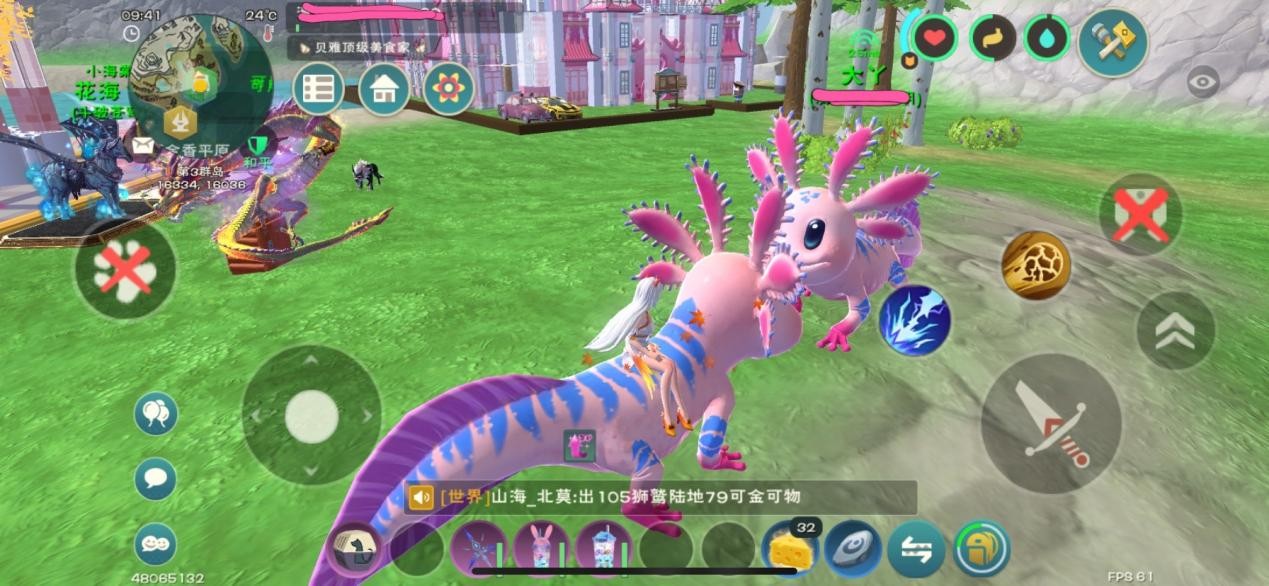Select the bubble tea drink slot
This screenshot has width=1269, height=586.
point(603,549)
